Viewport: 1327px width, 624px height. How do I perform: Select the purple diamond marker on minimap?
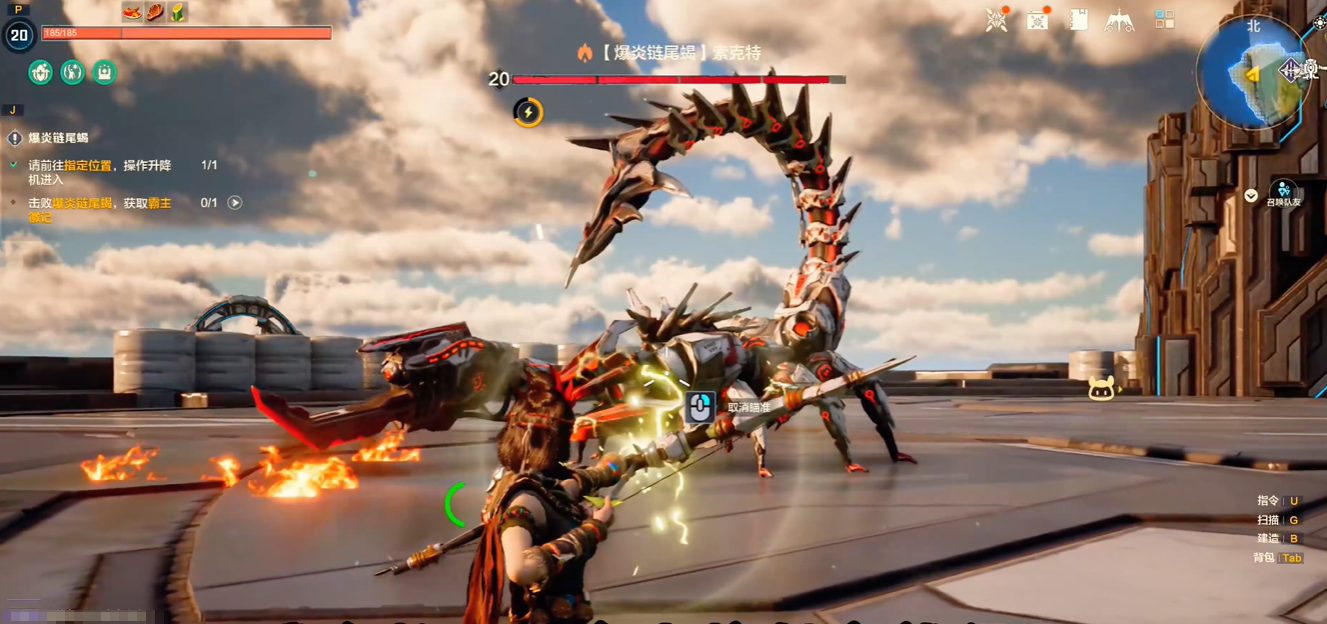click(x=1290, y=70)
